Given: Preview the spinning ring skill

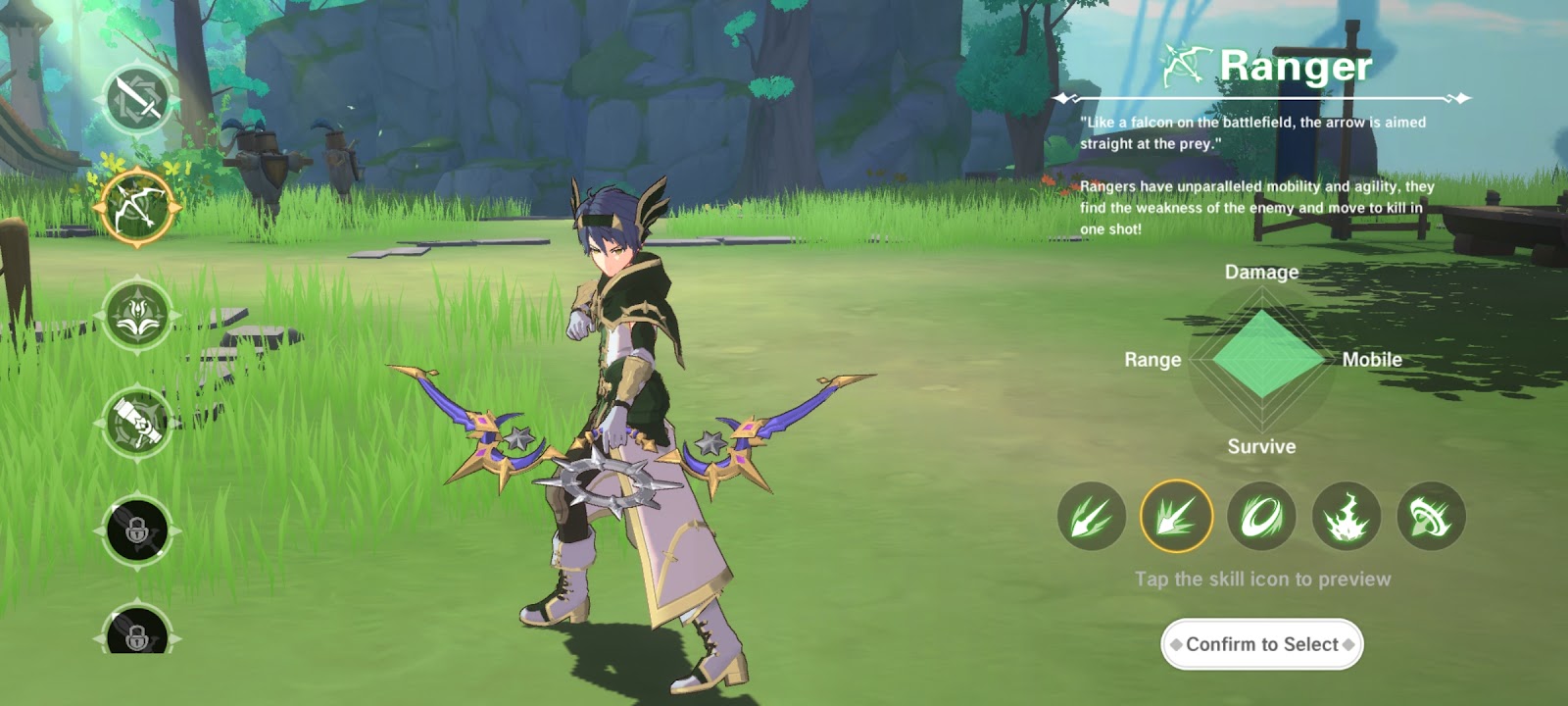Looking at the screenshot, I should tap(1262, 517).
